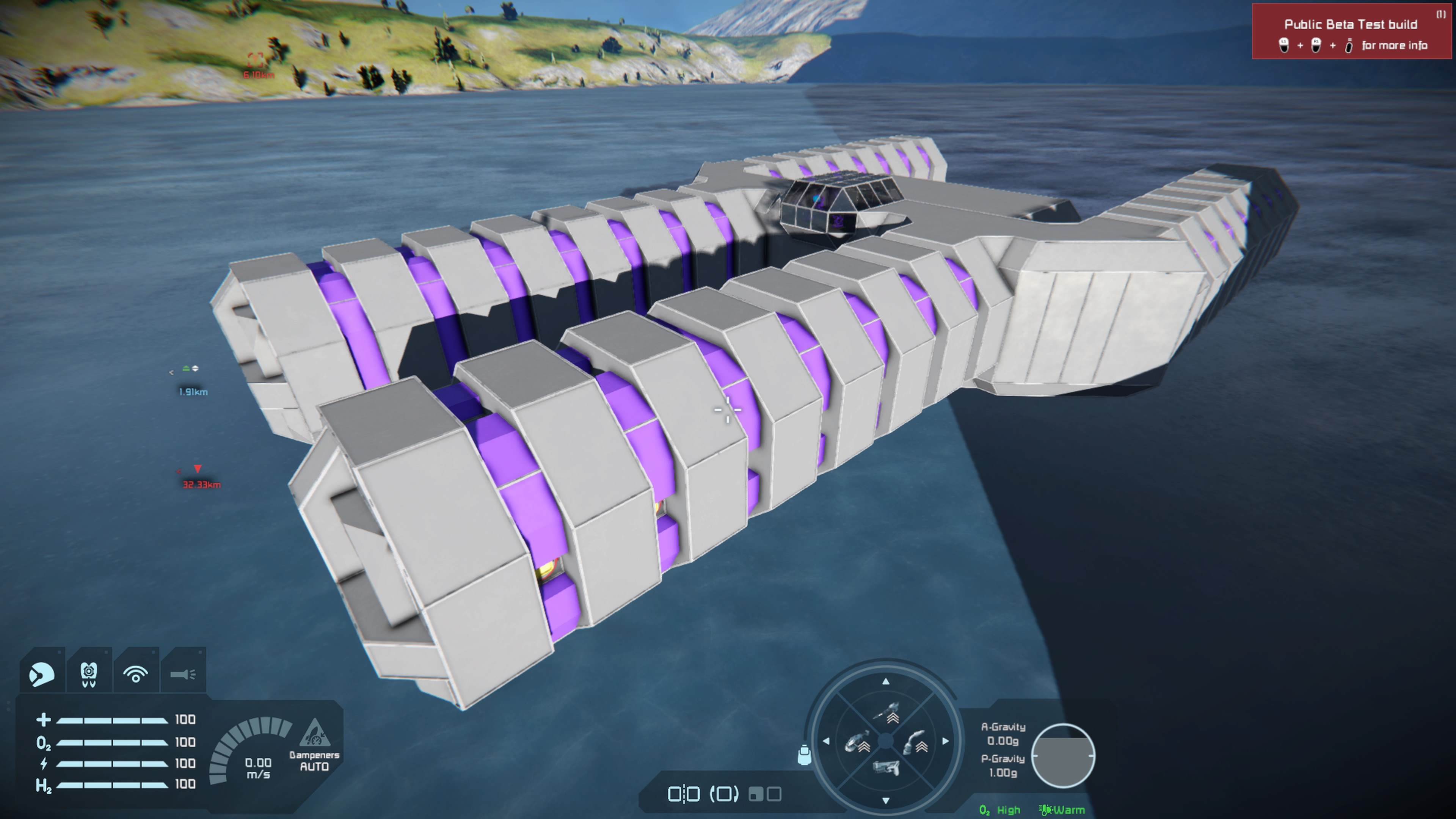The height and width of the screenshot is (819, 1456).
Task: Open the backpack inventory icon
Action: 804,755
